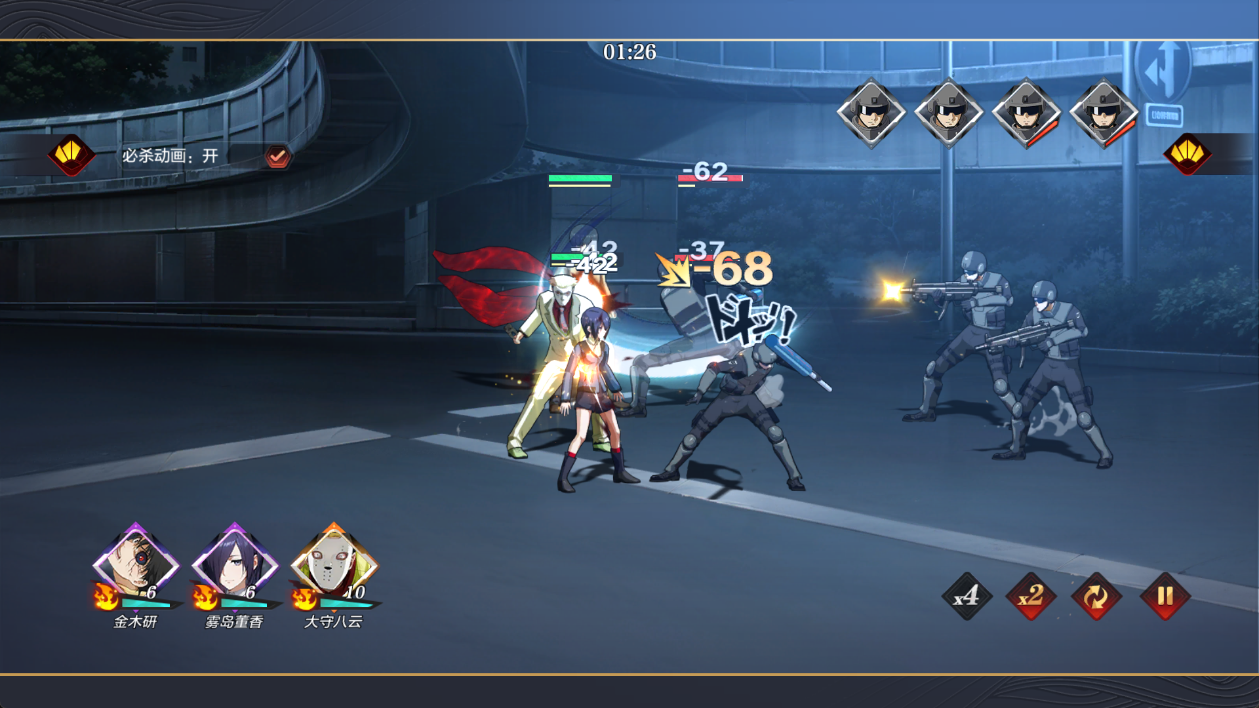Toggle the auto-battle circular arrows button
The height and width of the screenshot is (708, 1259).
(x=1097, y=597)
